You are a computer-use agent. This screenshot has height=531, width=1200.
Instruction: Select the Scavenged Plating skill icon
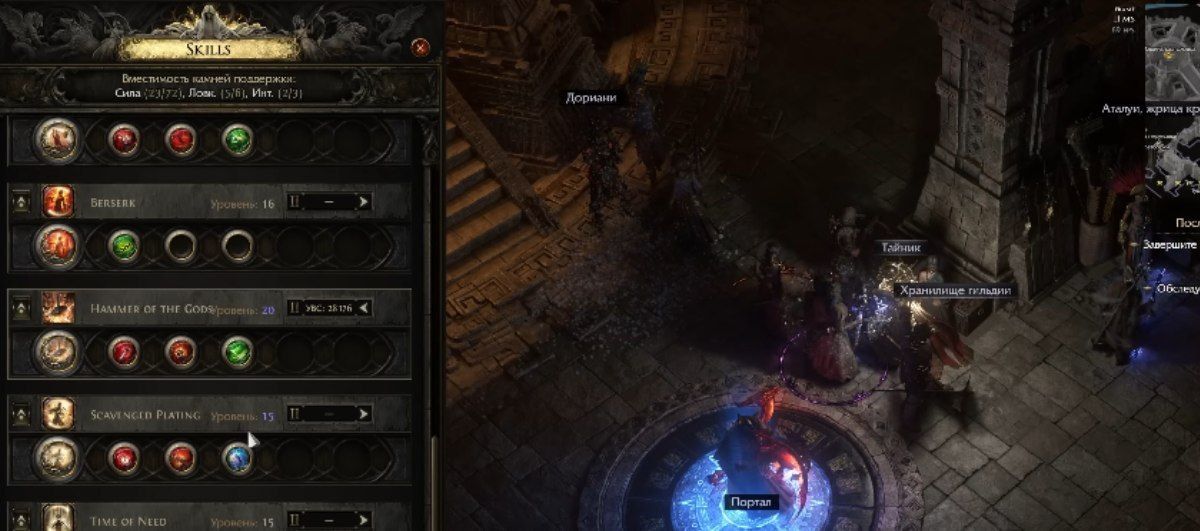pyautogui.click(x=58, y=414)
